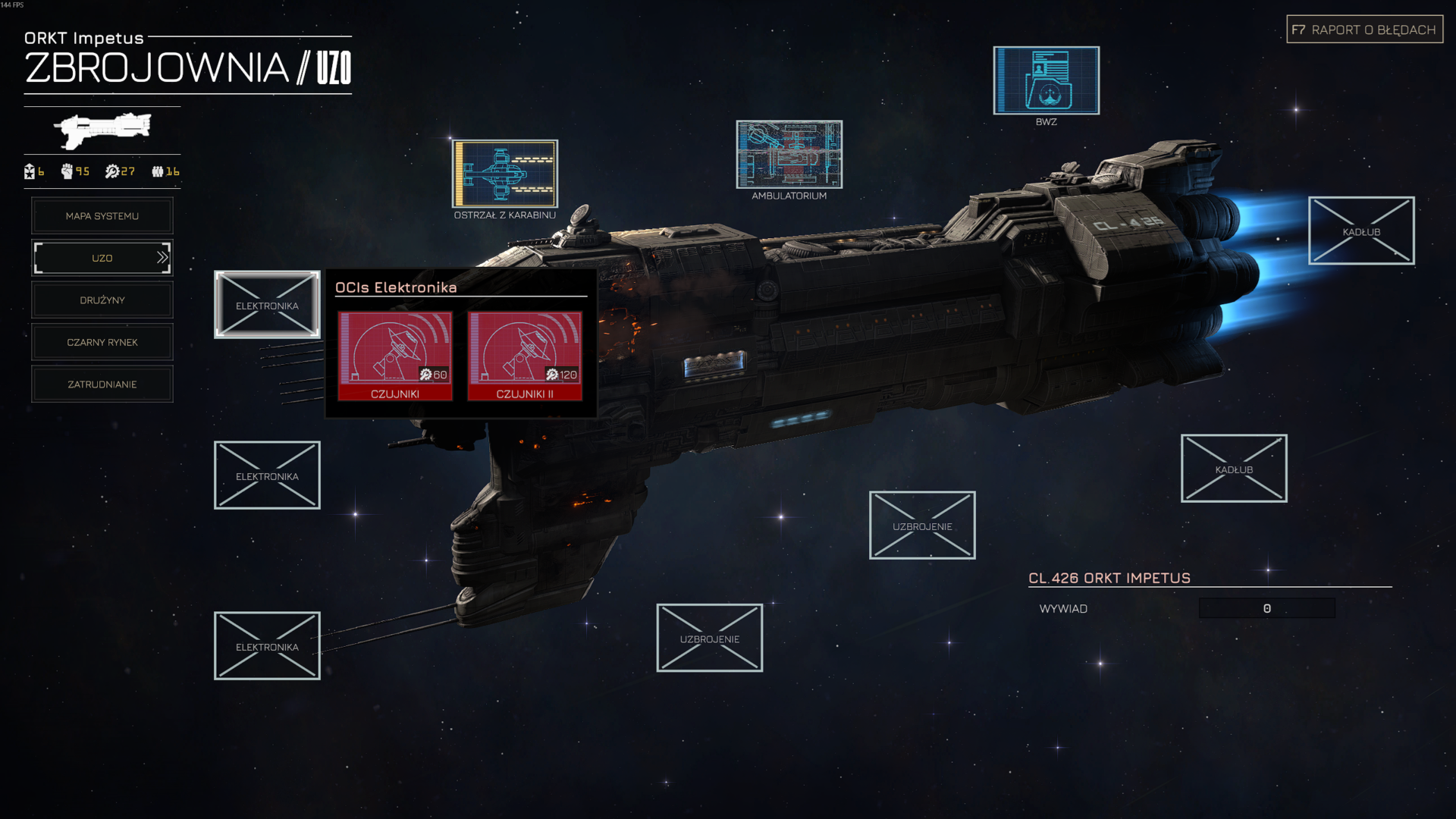This screenshot has width=1456, height=819.
Task: Choose the Czujniki II upgrade costing 120
Action: point(525,356)
